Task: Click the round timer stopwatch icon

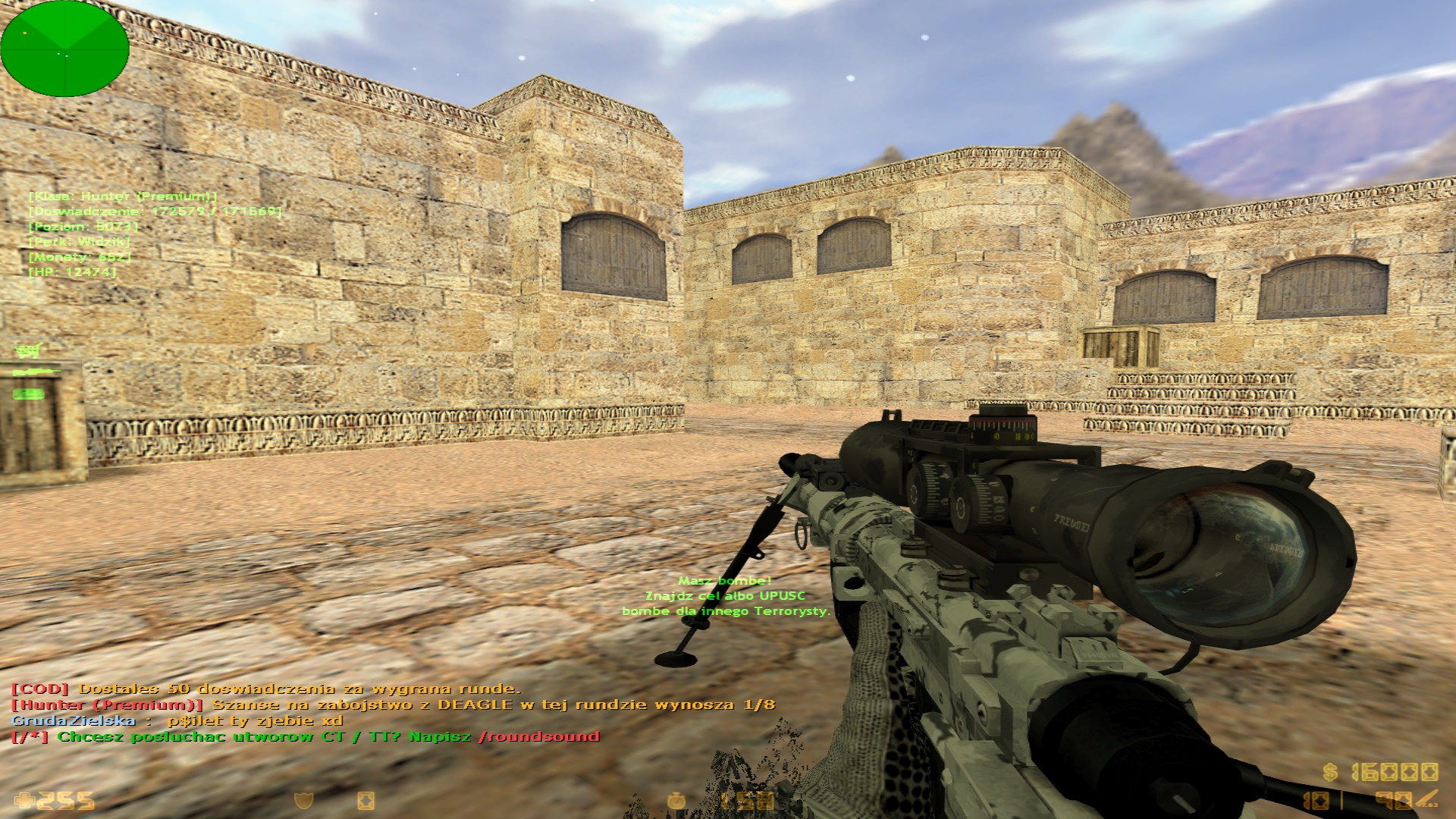Action: click(x=676, y=800)
